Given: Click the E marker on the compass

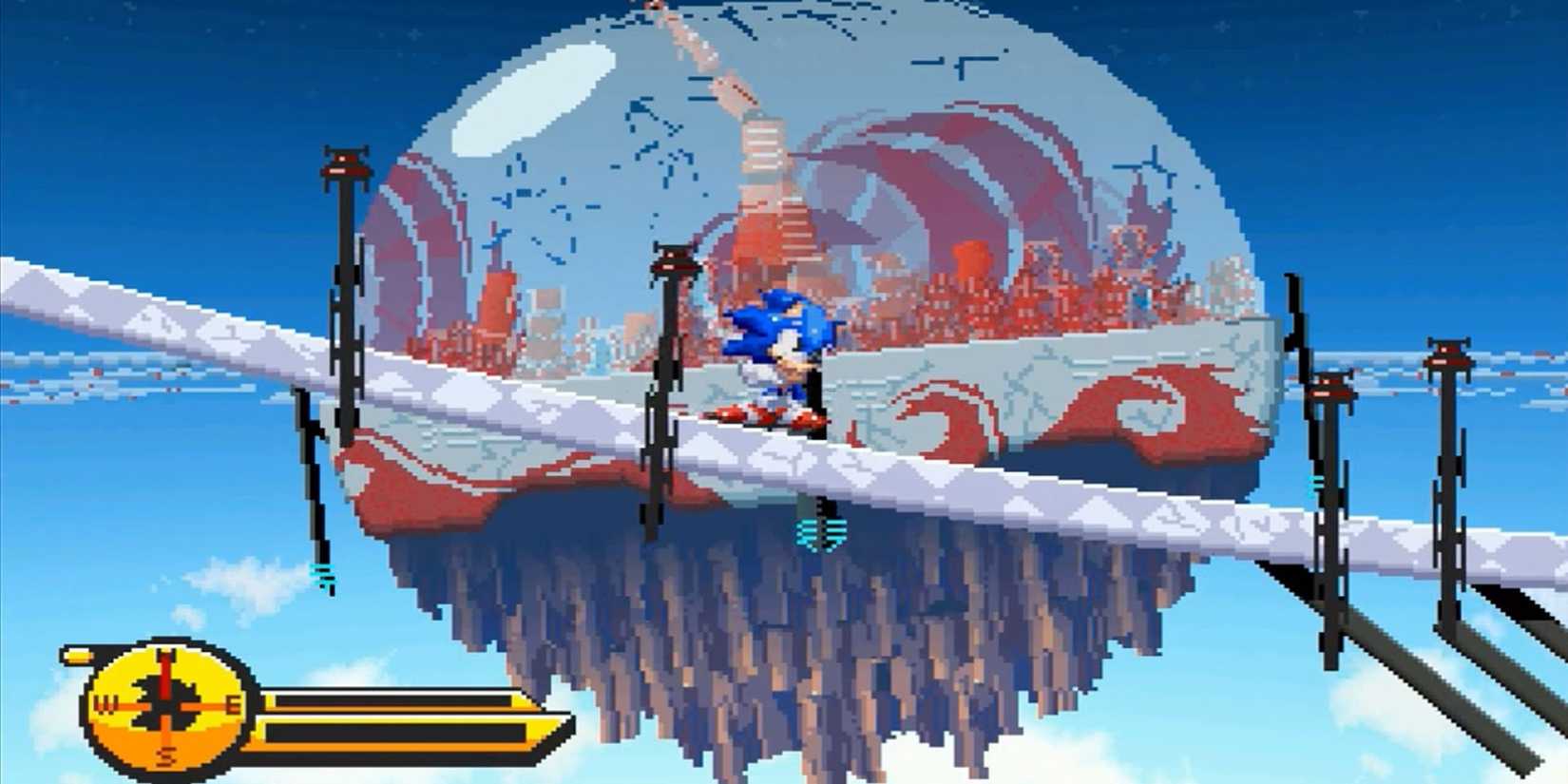Looking at the screenshot, I should [x=234, y=703].
